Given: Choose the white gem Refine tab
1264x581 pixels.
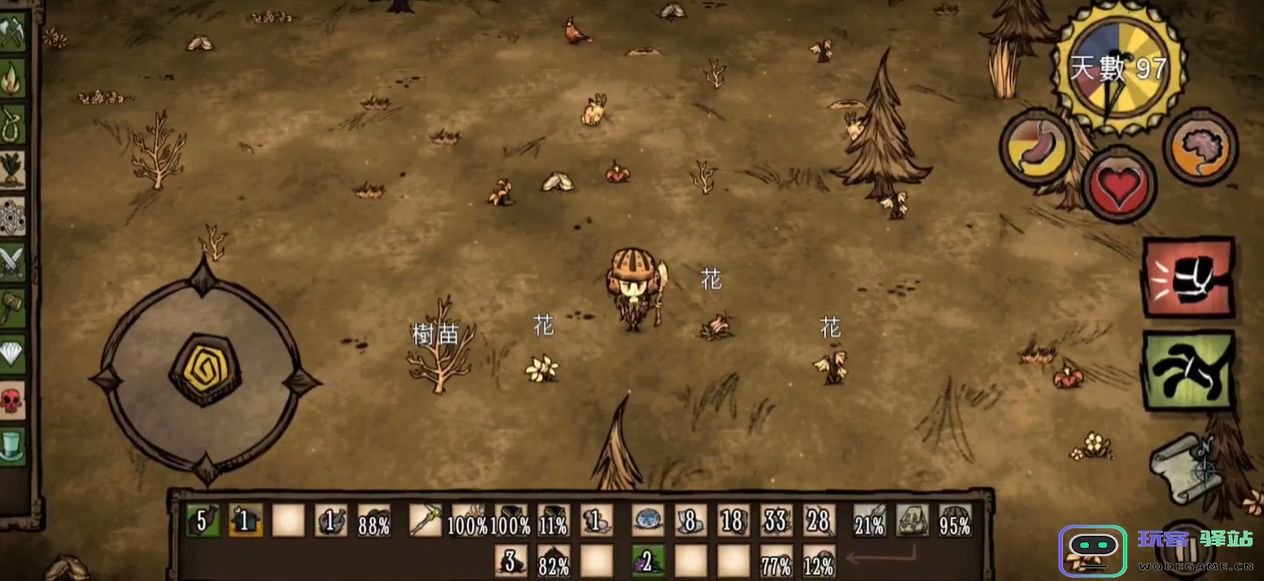Looking at the screenshot, I should pyautogui.click(x=13, y=354).
